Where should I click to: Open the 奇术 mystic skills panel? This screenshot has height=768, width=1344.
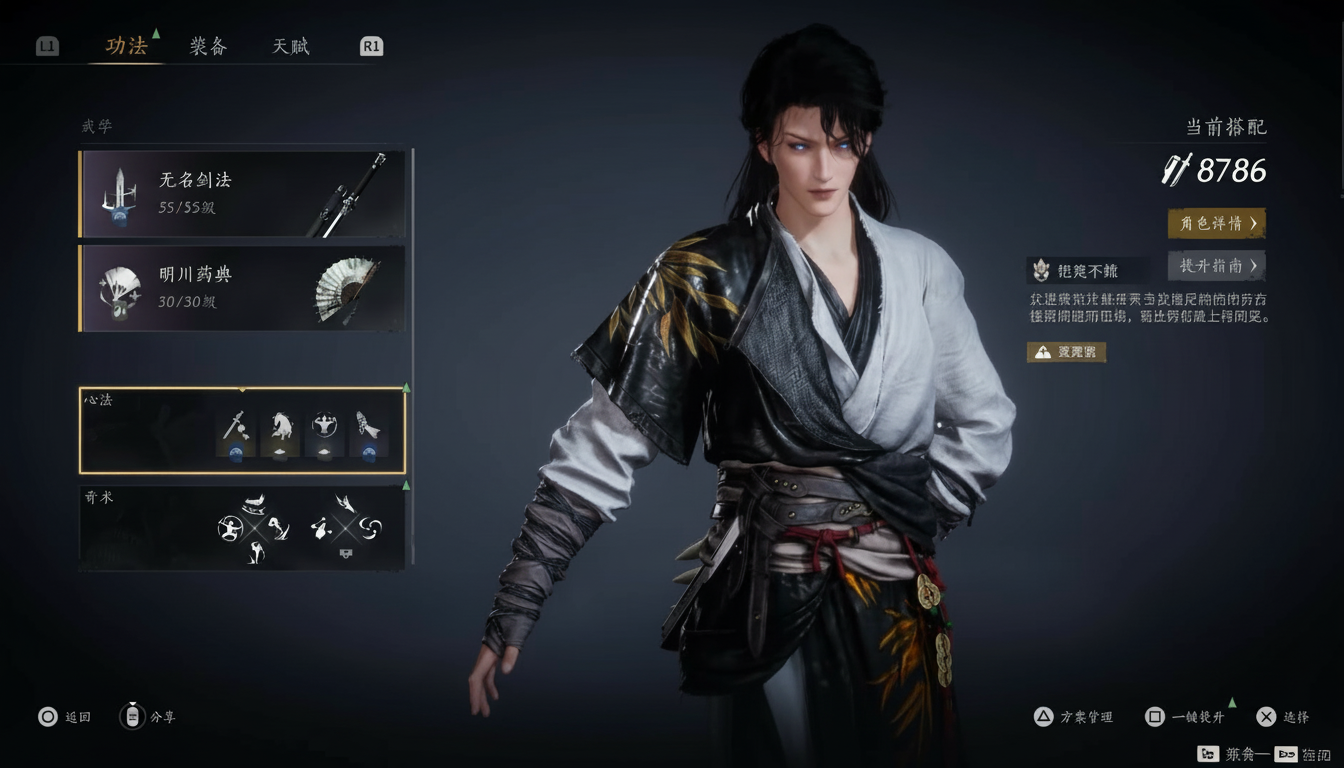coord(242,527)
